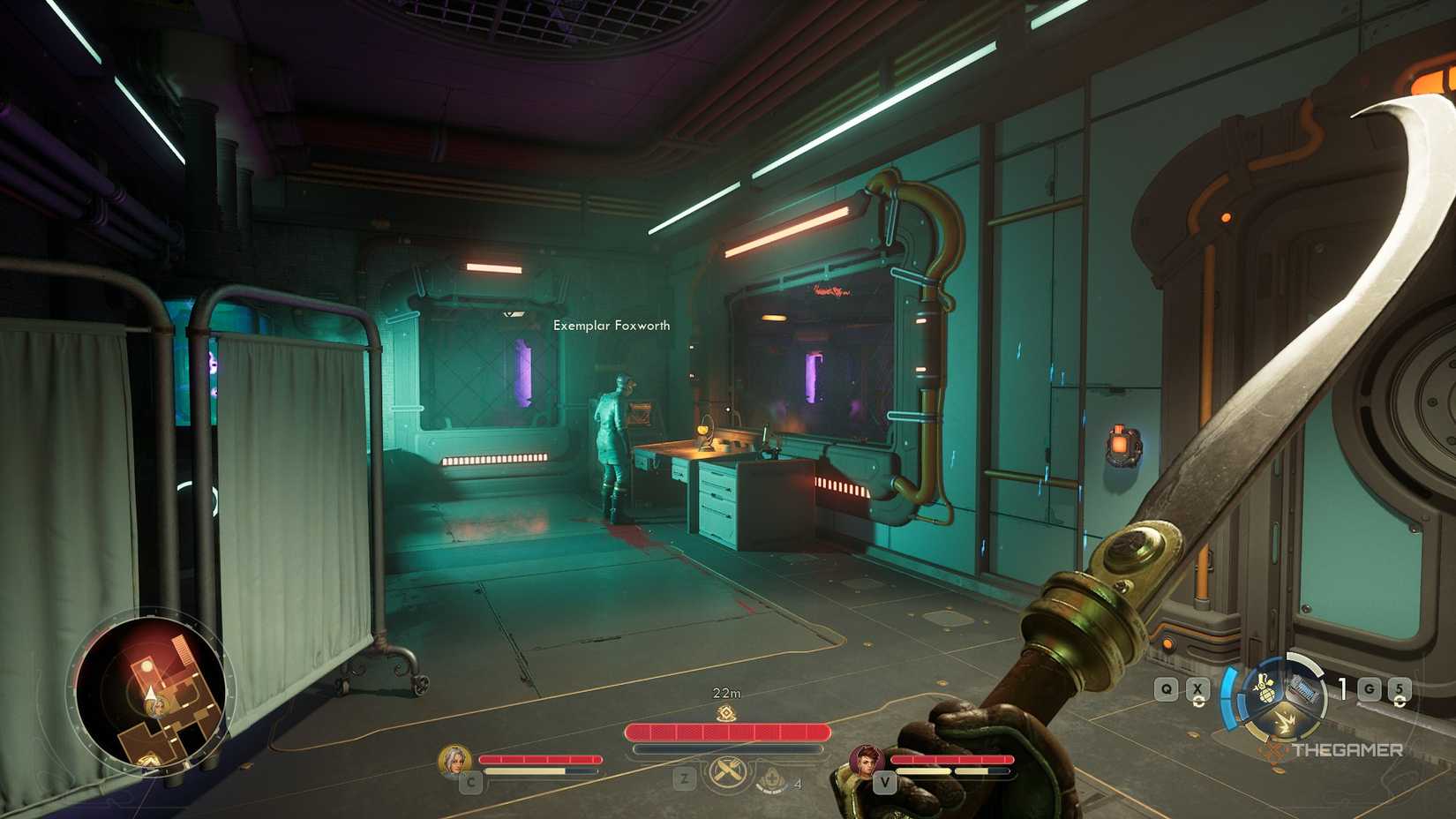Toggle the G key grenade prompt

(1369, 689)
